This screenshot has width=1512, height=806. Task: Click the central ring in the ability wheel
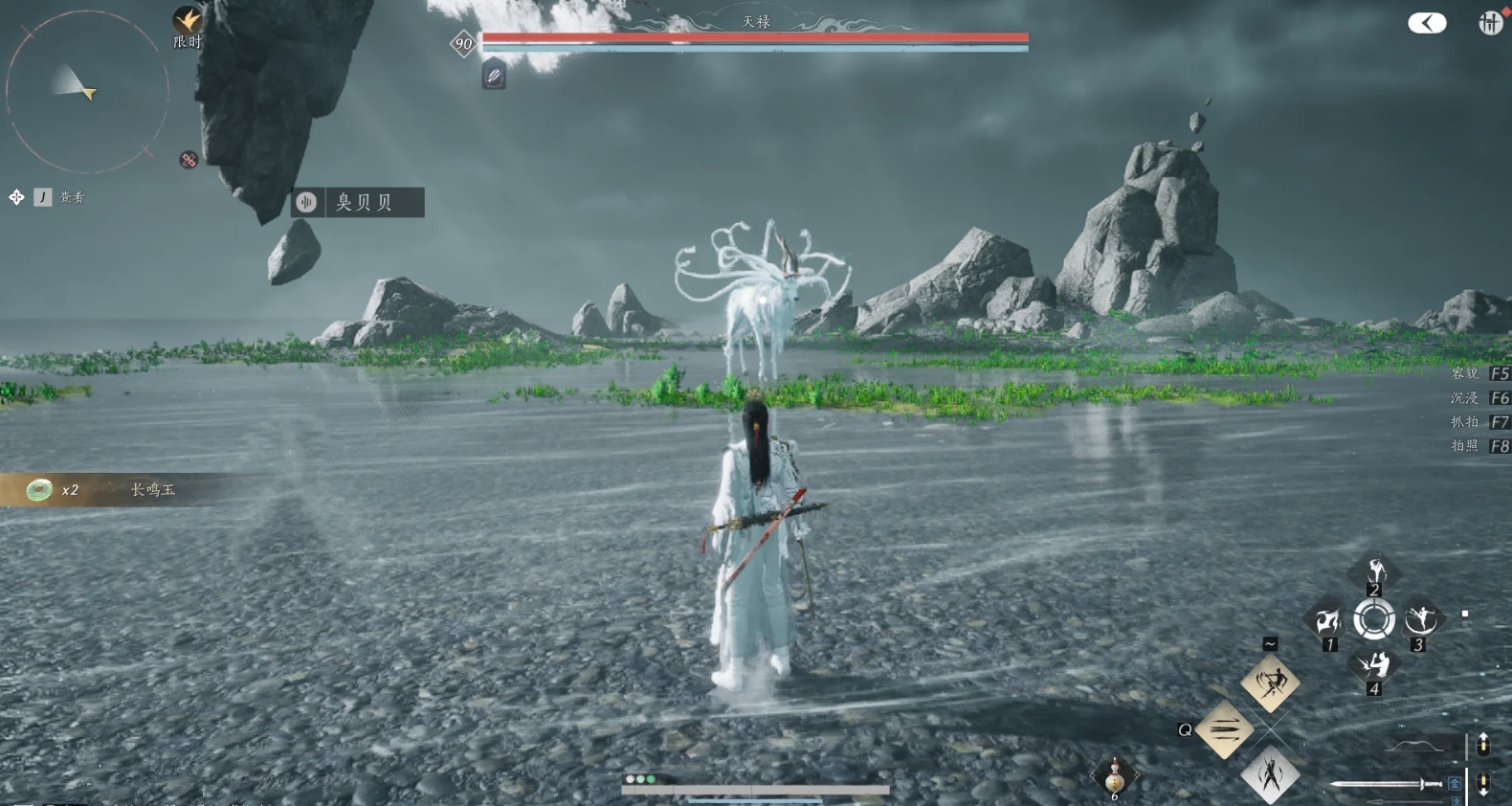(1374, 620)
